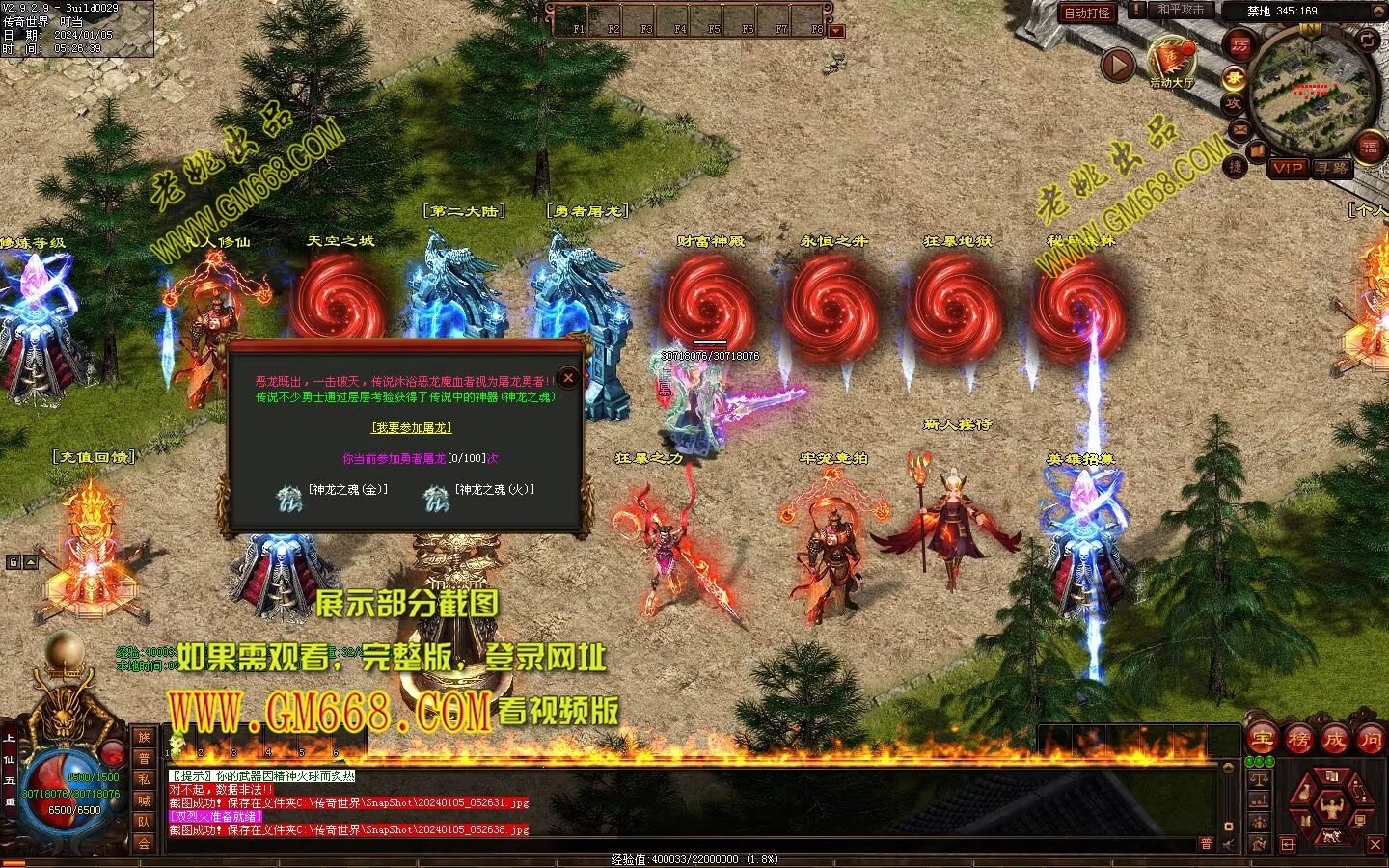Viewport: 1389px width, 868px height.
Task: Toggle the 自动打怪 auto-fight button
Action: click(x=1087, y=13)
